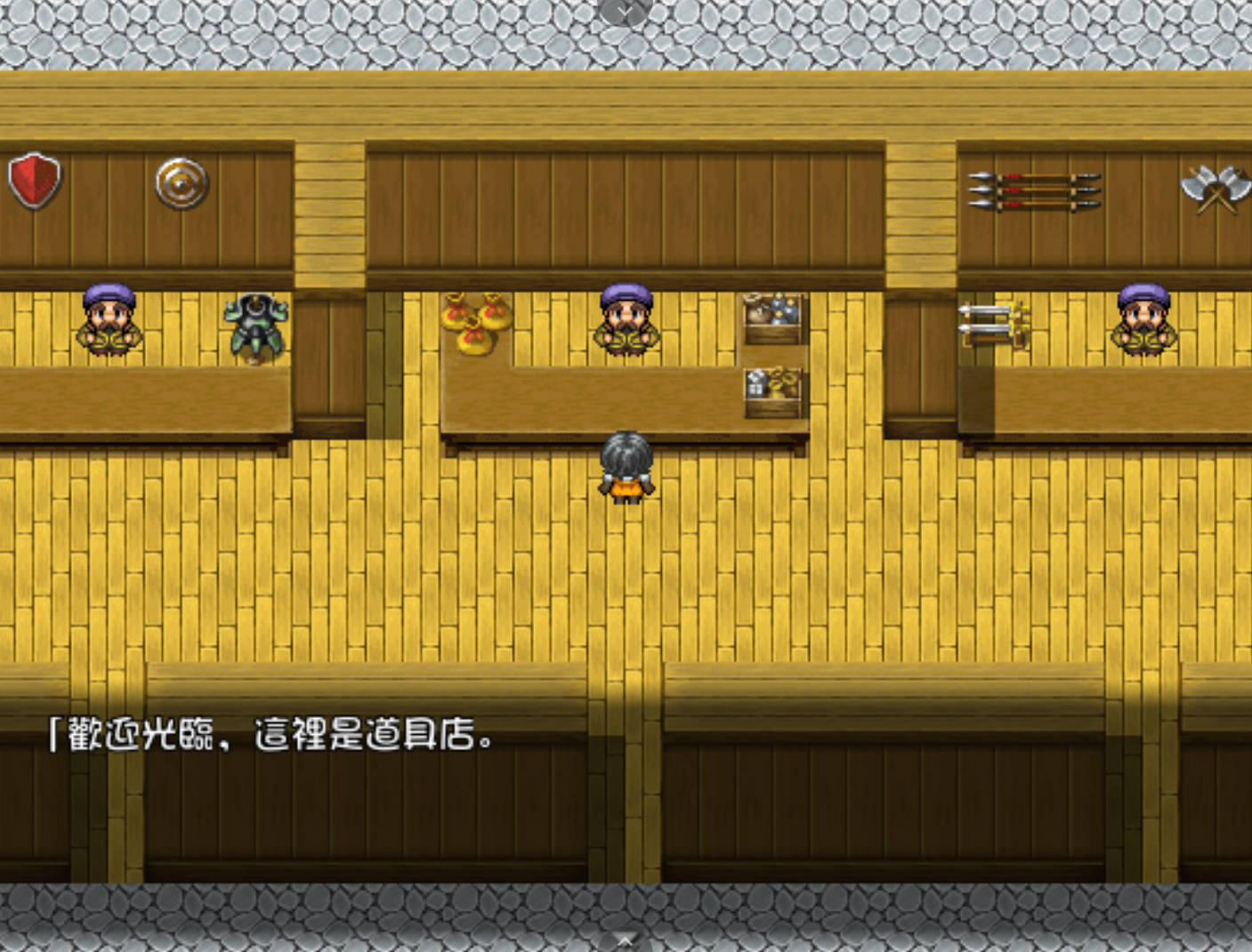Select the green armor mannequin behind the counter
This screenshot has height=952, width=1252.
tap(255, 325)
